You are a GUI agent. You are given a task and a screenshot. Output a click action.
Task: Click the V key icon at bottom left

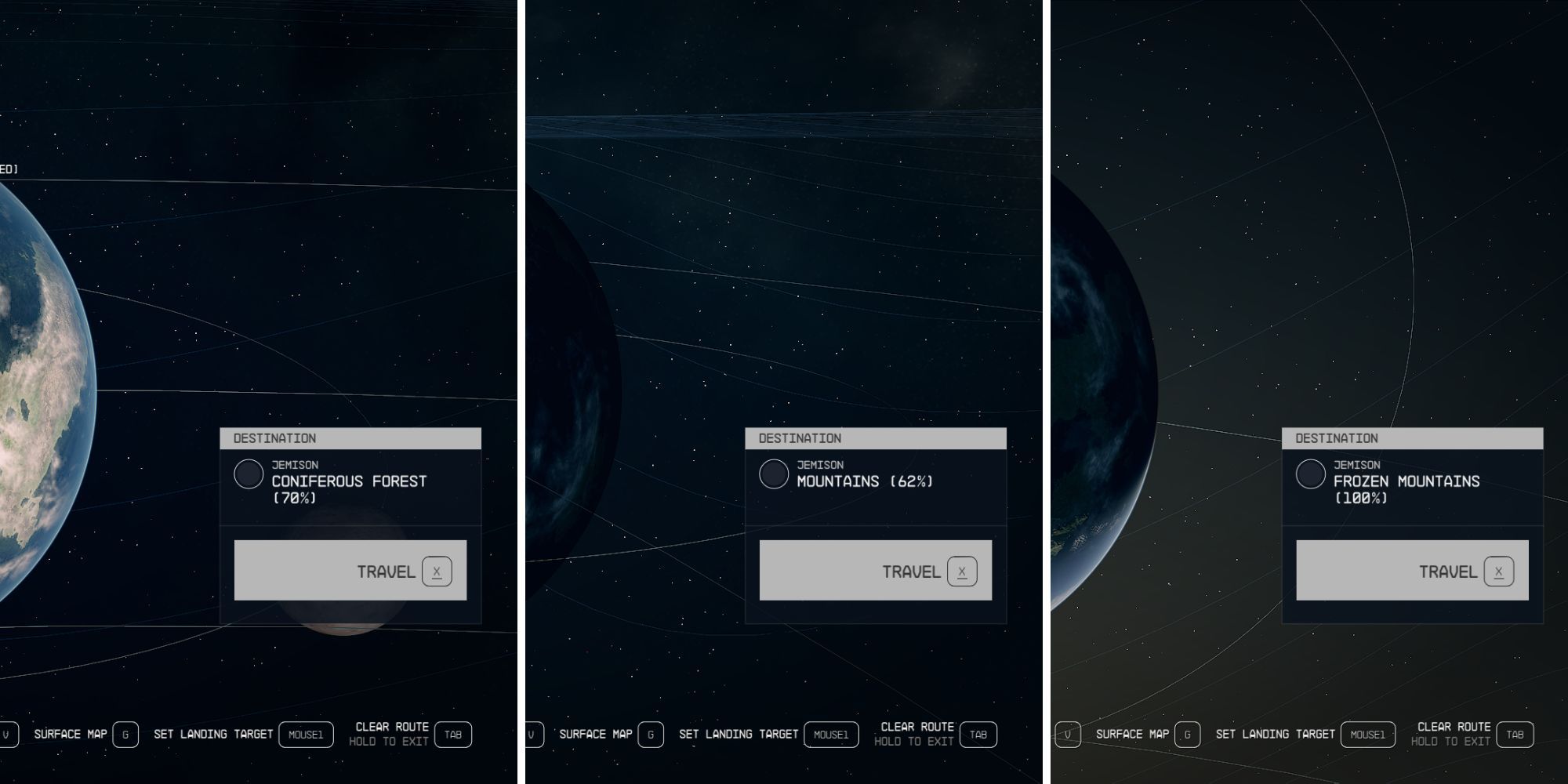pos(8,735)
